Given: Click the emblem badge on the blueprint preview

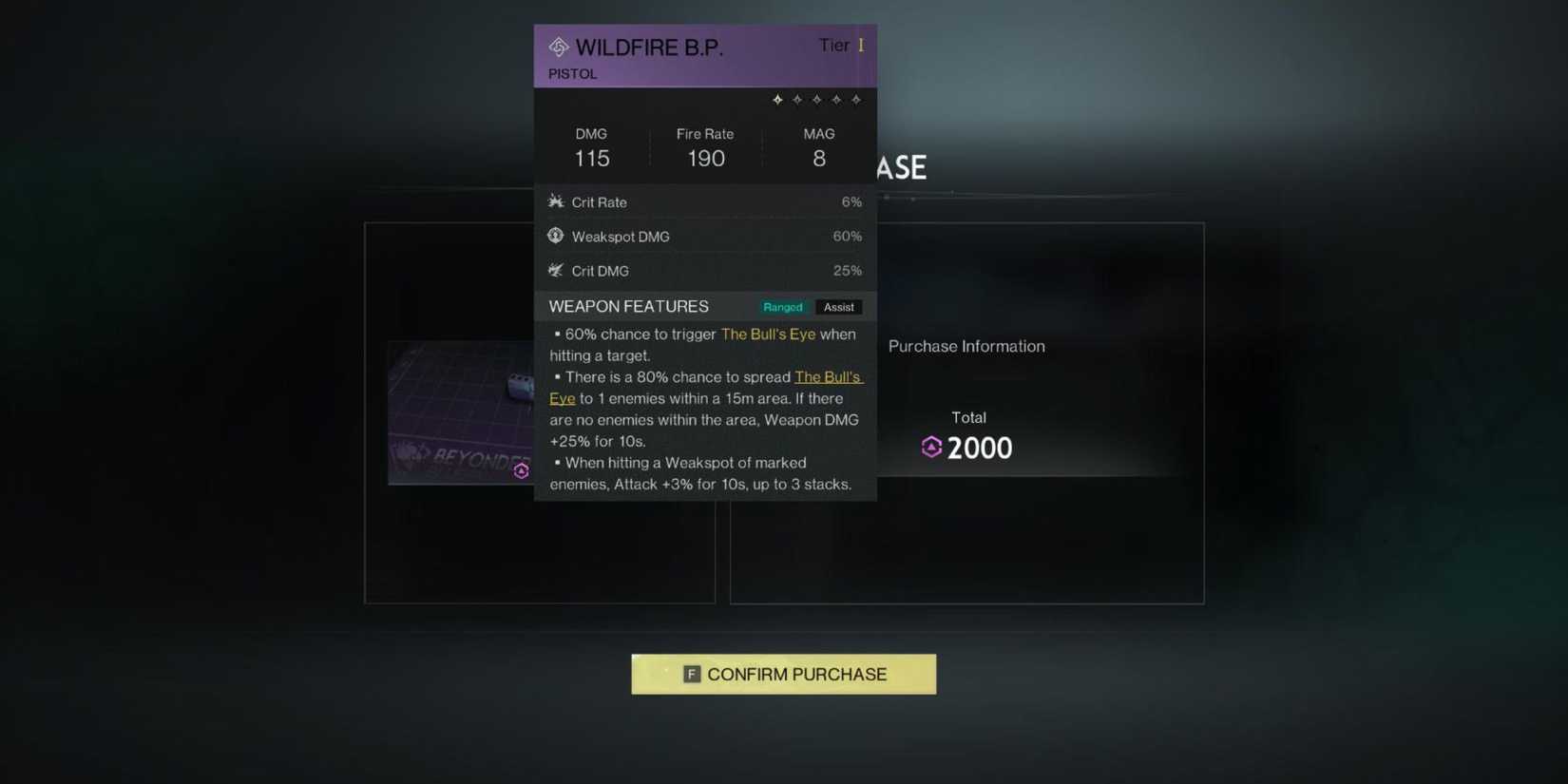Looking at the screenshot, I should pyautogui.click(x=521, y=470).
